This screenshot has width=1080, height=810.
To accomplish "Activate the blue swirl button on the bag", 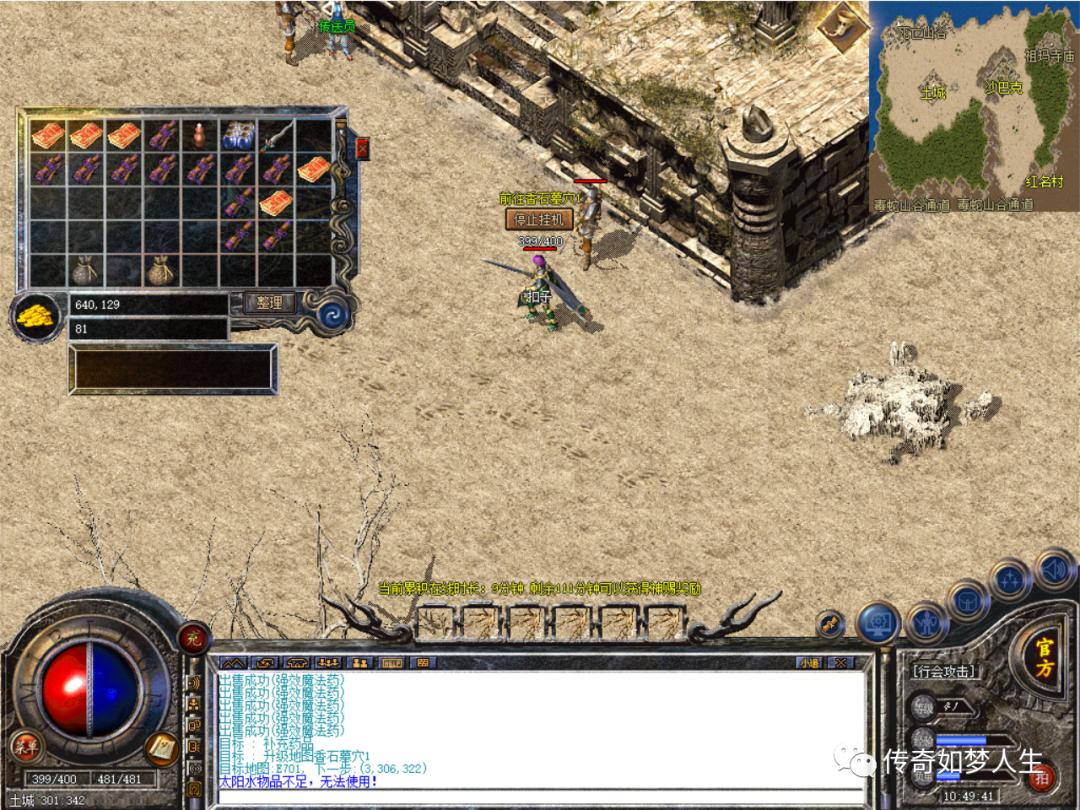I will pos(331,314).
